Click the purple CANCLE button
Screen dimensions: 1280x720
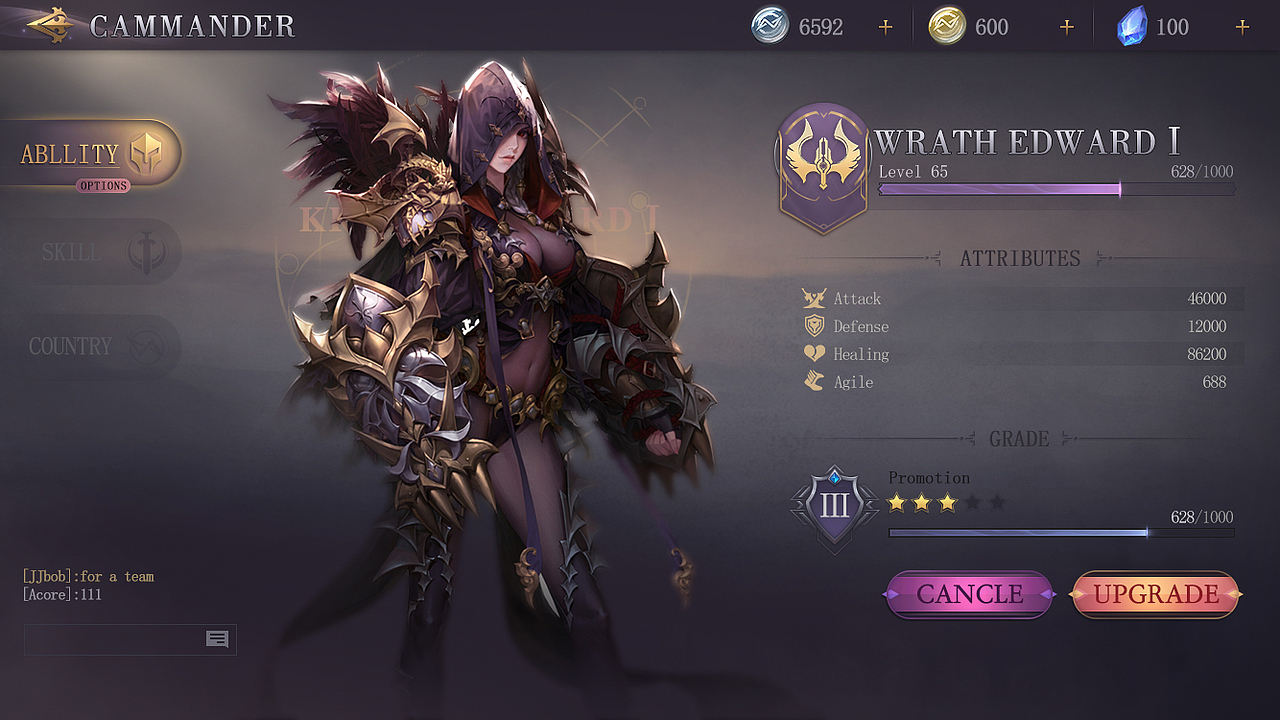(969, 595)
